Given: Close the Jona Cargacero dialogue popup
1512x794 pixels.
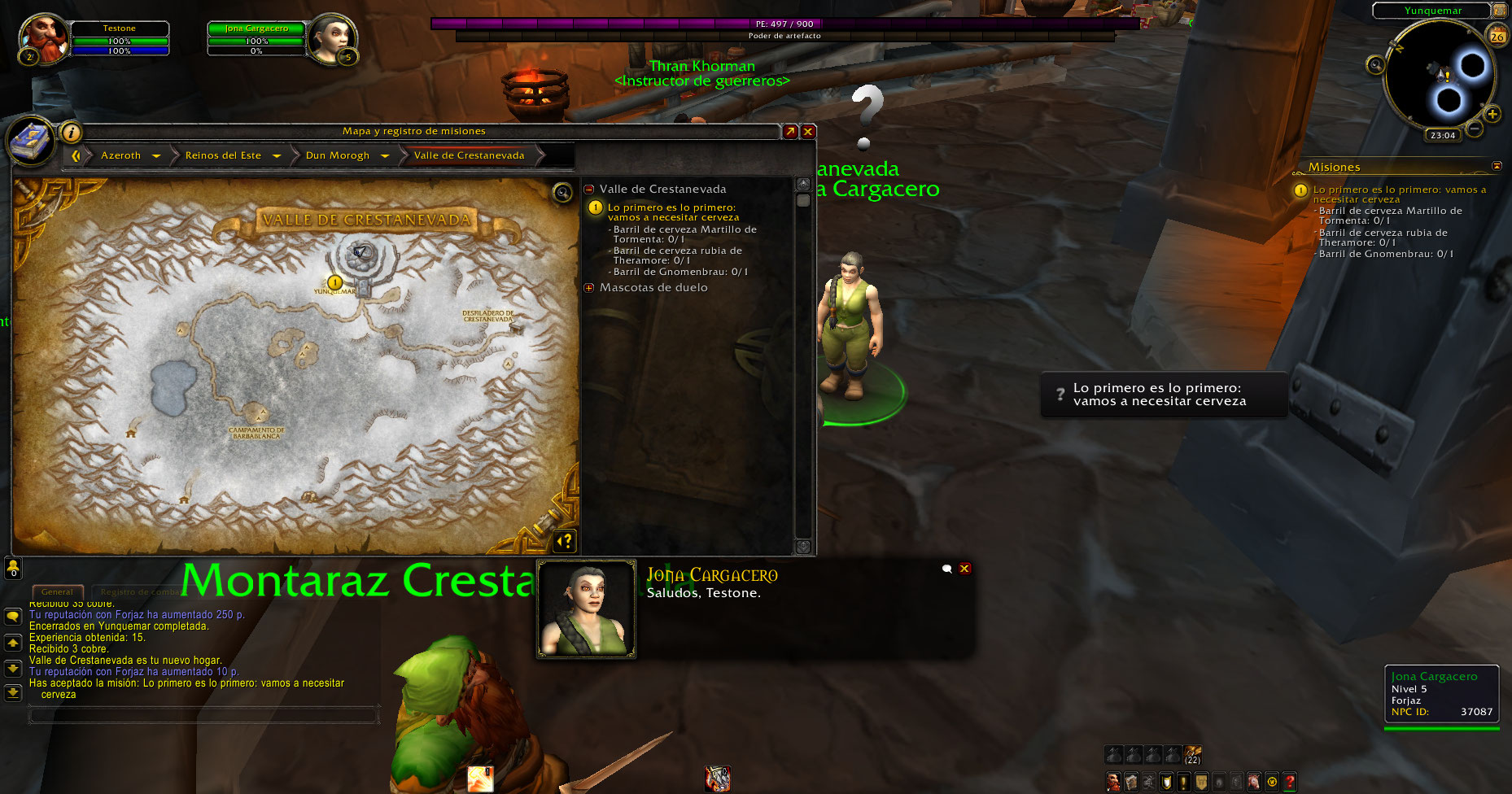Looking at the screenshot, I should [964, 569].
